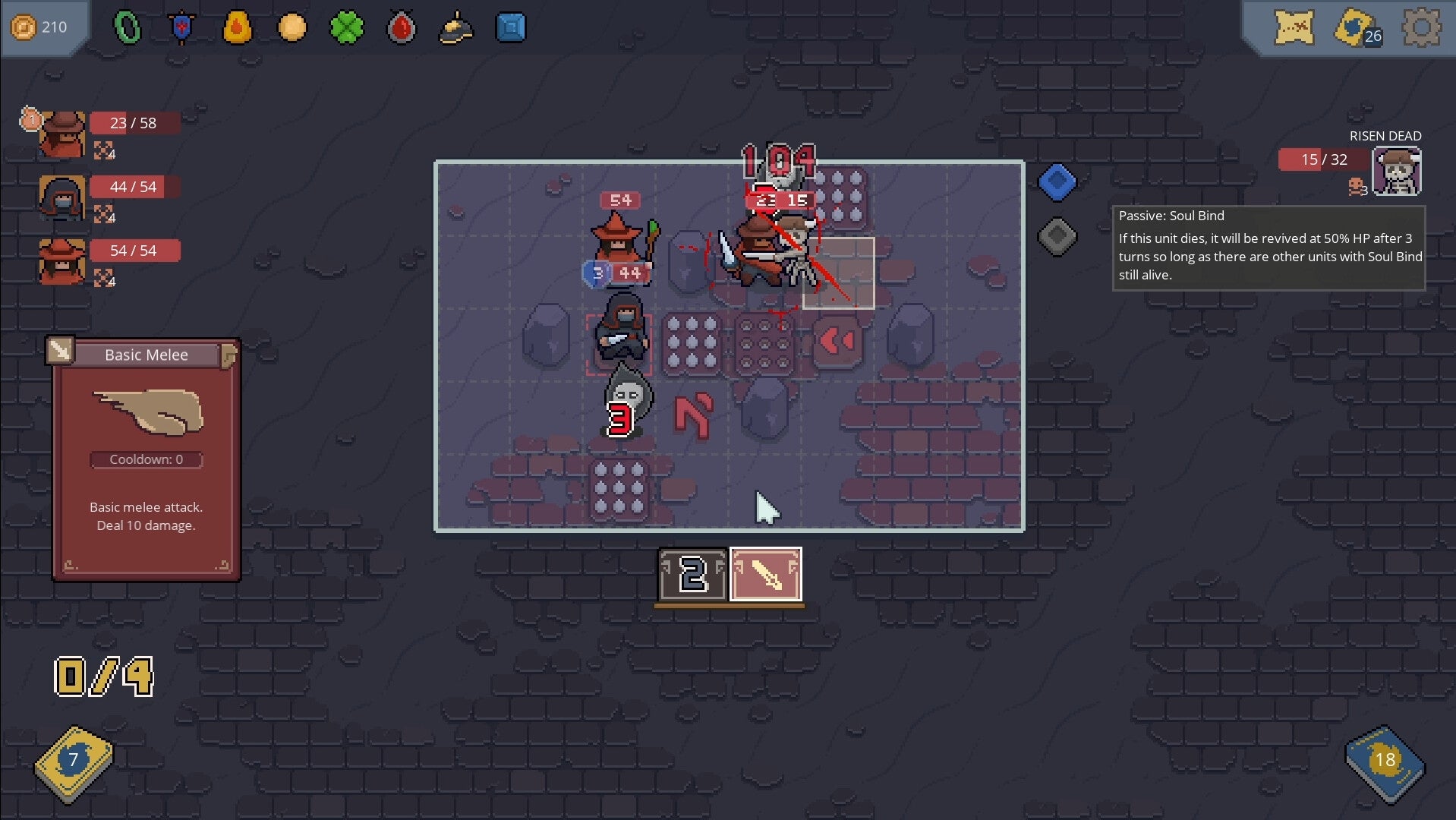Click the blood drop amulet icon
Viewport: 1456px width, 820px height.
point(402,27)
